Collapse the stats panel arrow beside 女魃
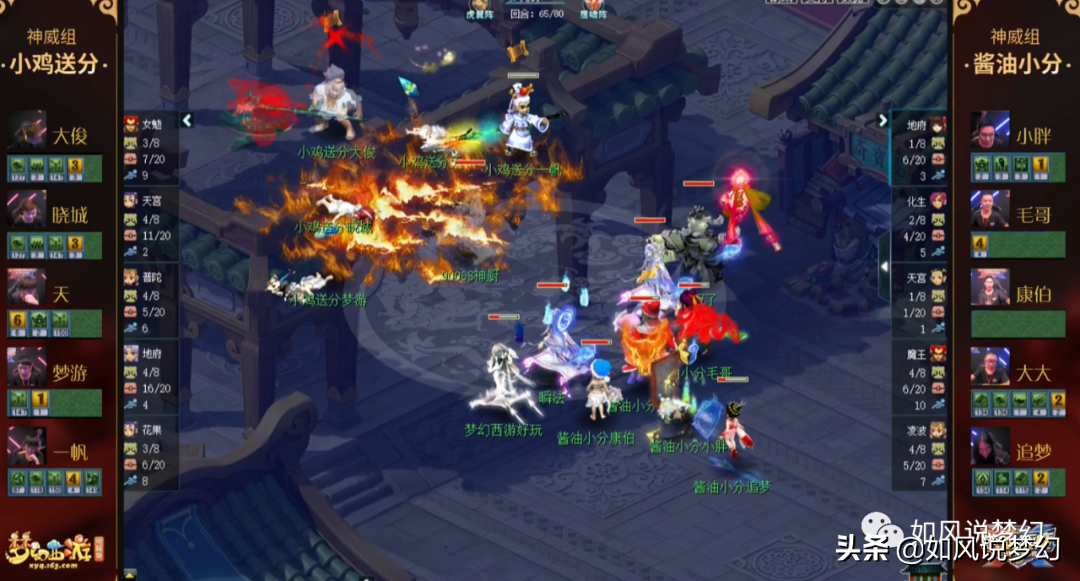The height and width of the screenshot is (581, 1080). click(186, 121)
